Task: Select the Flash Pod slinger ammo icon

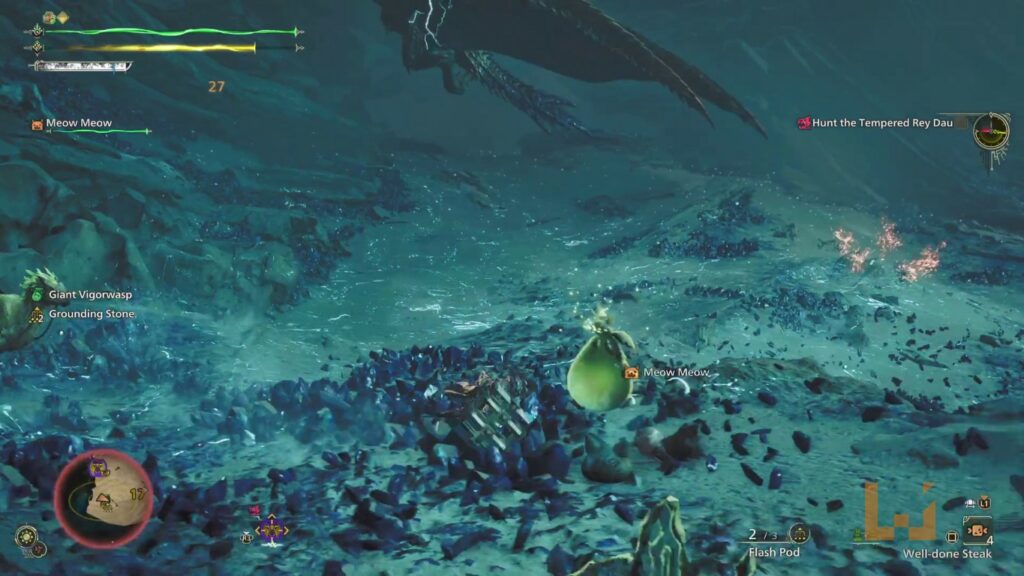Action: tap(798, 534)
